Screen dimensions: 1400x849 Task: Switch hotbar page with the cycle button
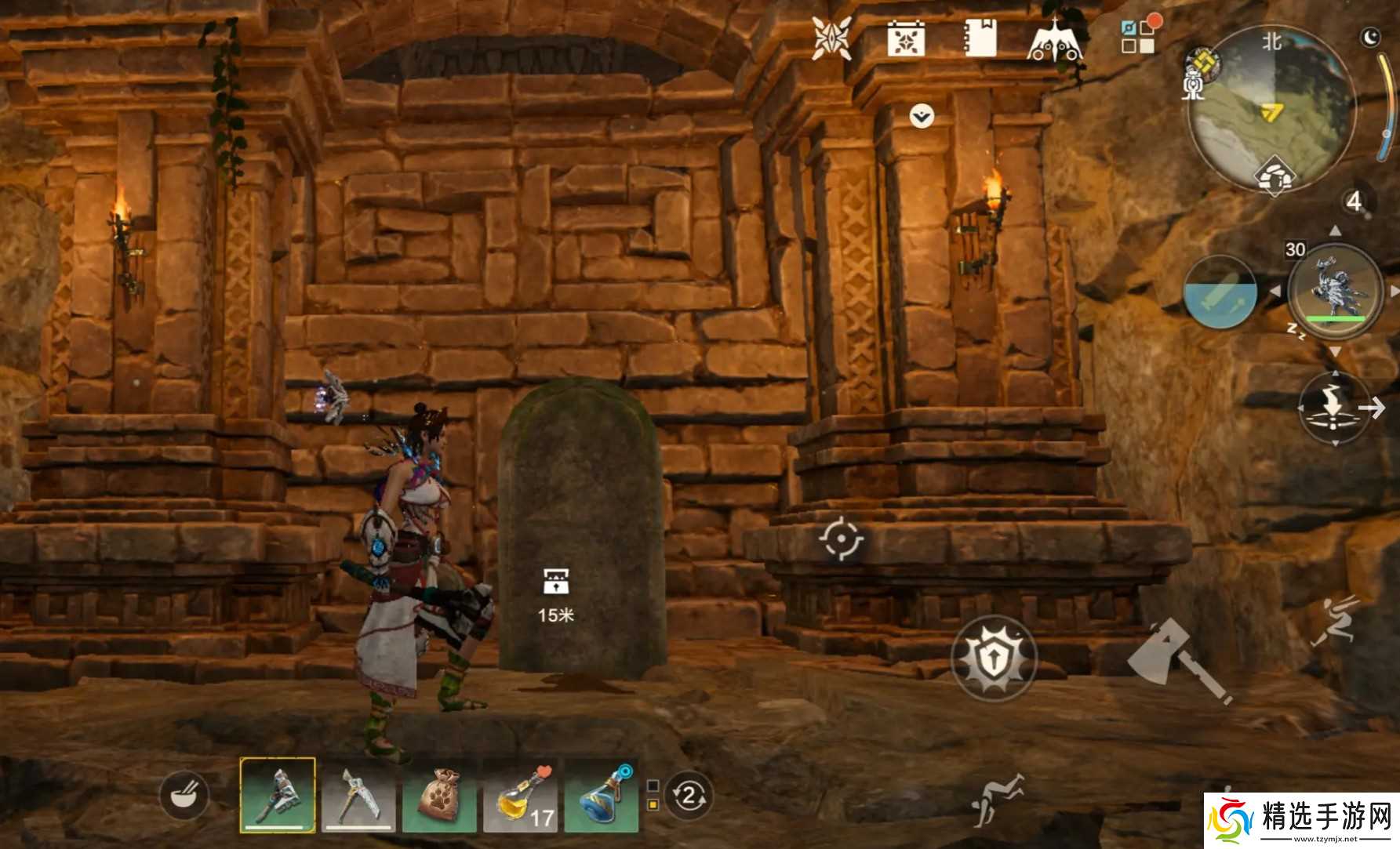689,796
